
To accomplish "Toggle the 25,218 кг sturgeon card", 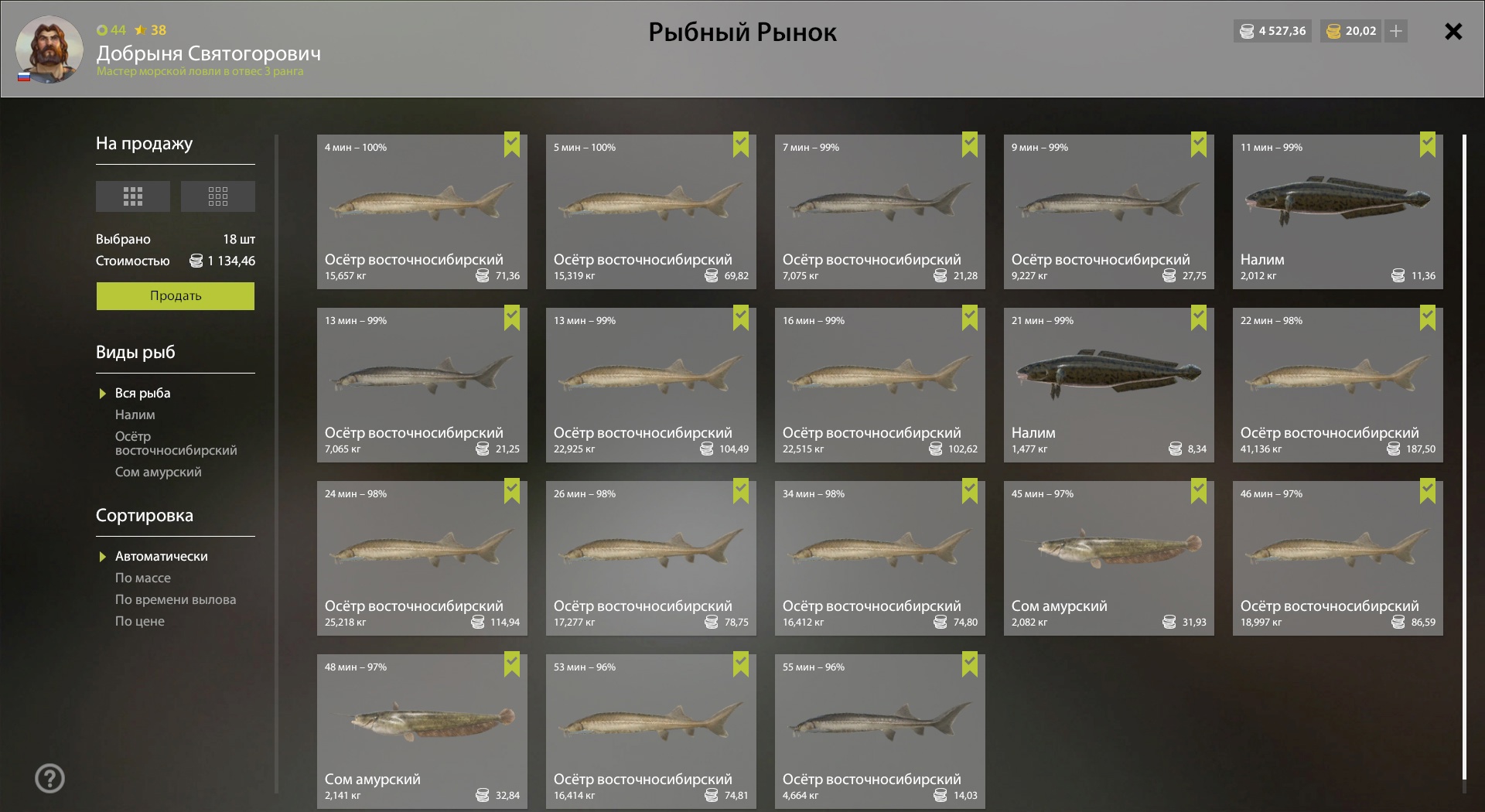I will point(422,558).
